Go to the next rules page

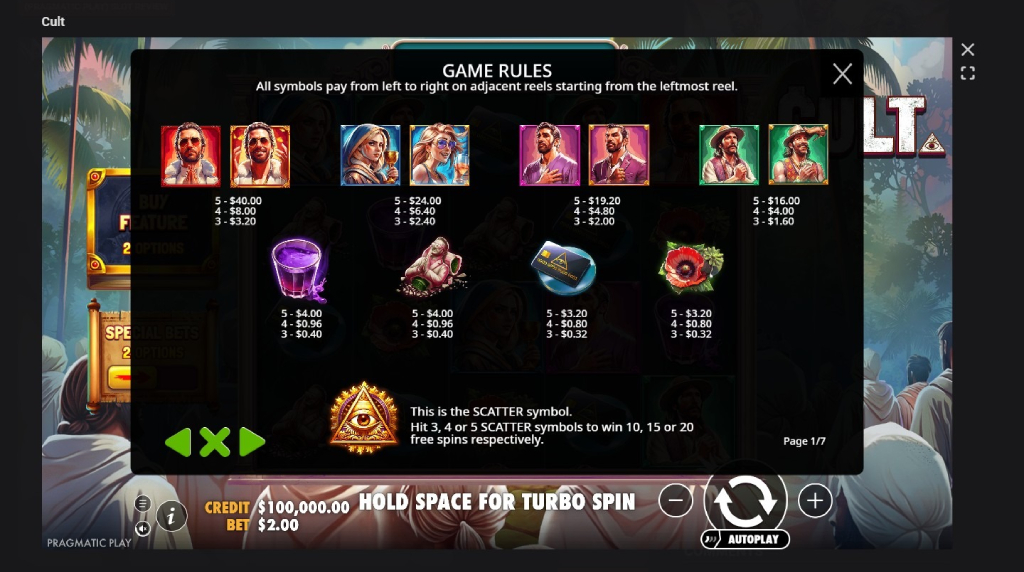[251, 442]
